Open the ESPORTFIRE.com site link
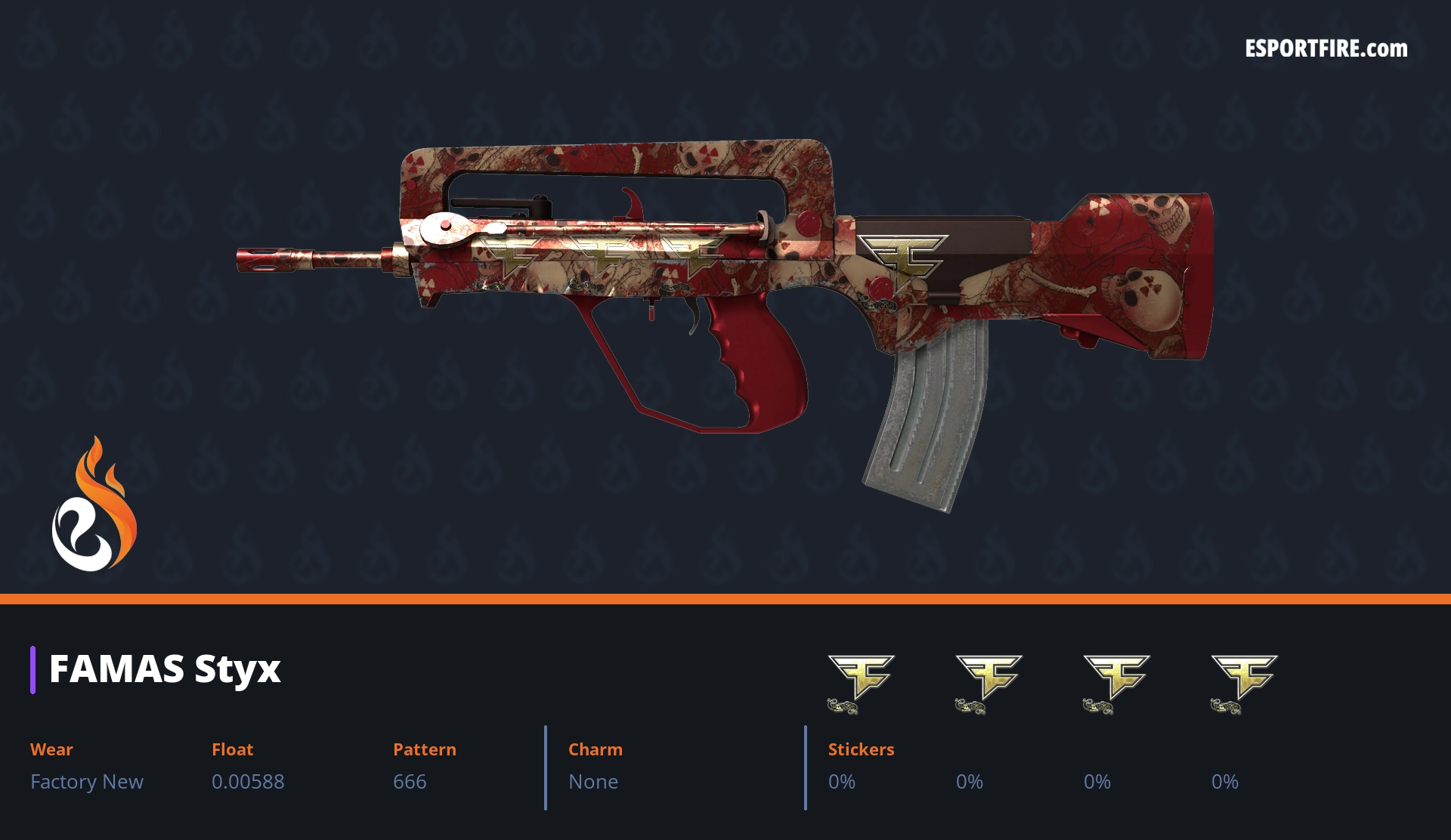The height and width of the screenshot is (840, 1451). pyautogui.click(x=1326, y=49)
